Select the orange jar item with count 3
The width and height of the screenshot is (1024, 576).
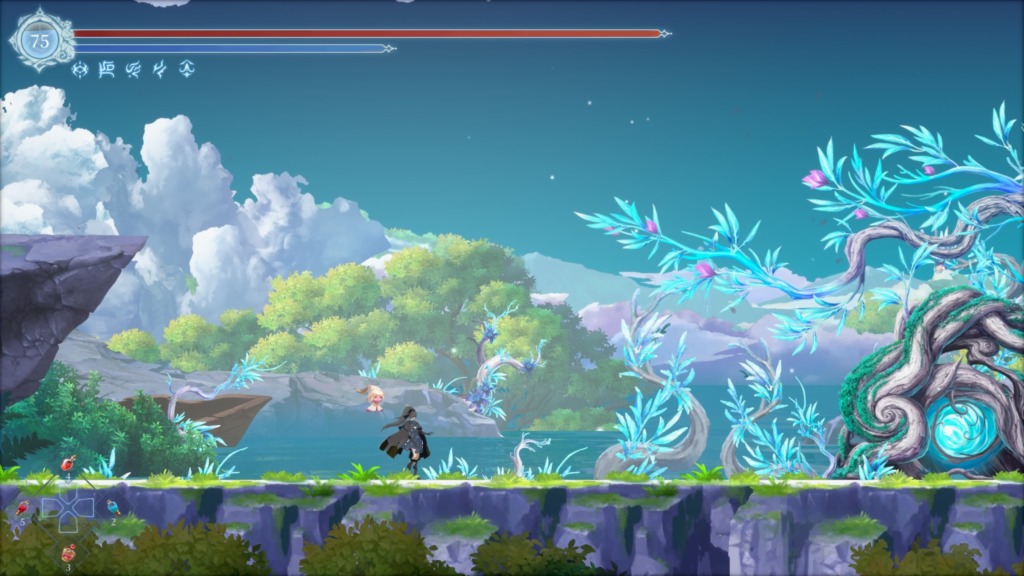68,552
